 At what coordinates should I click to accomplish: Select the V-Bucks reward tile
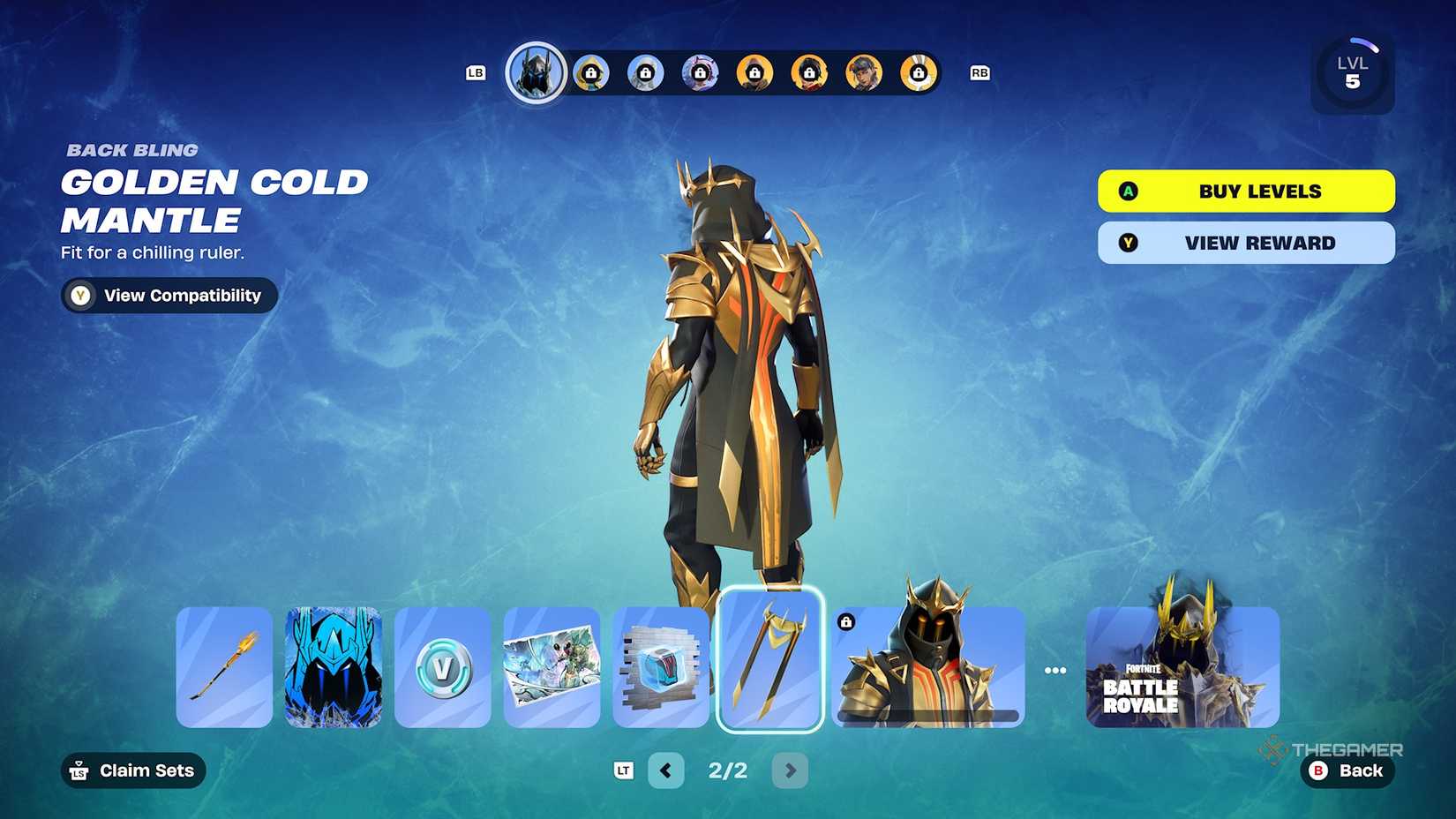[442, 667]
